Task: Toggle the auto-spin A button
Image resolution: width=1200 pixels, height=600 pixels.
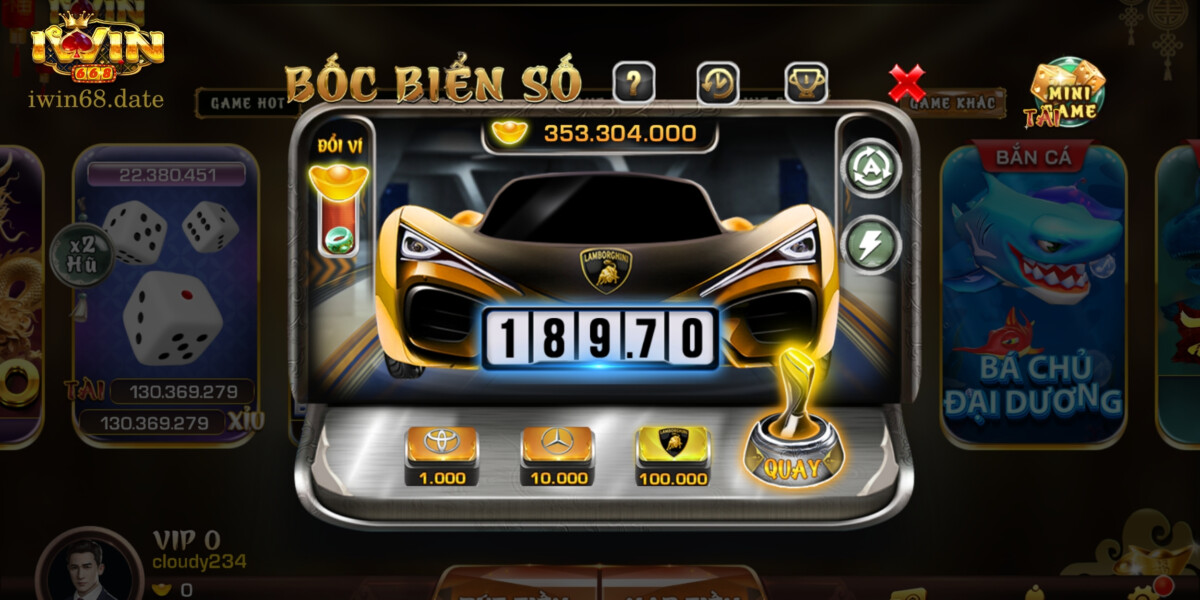Action: [x=874, y=167]
